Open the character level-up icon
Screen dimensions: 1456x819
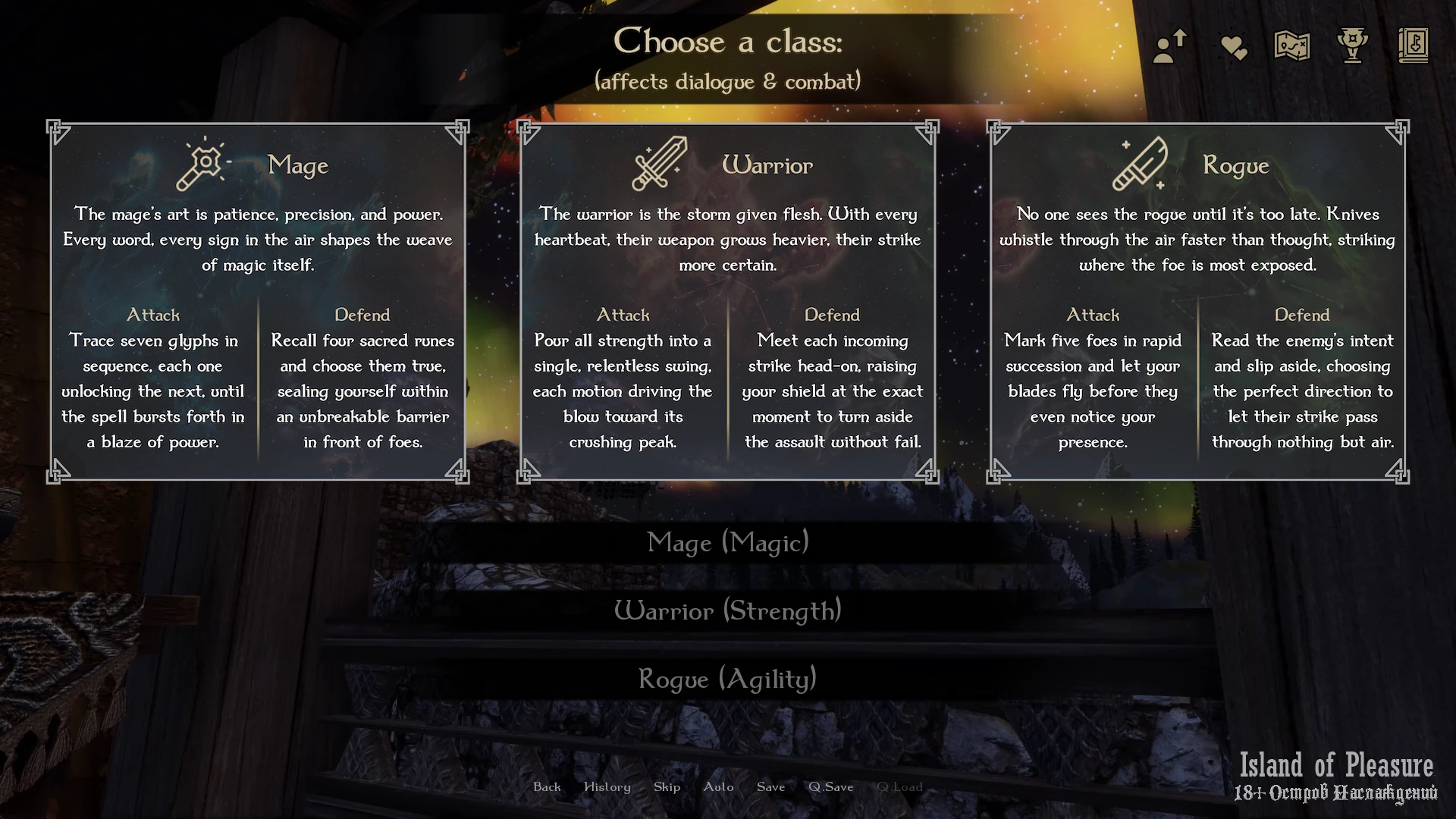pyautogui.click(x=1170, y=46)
